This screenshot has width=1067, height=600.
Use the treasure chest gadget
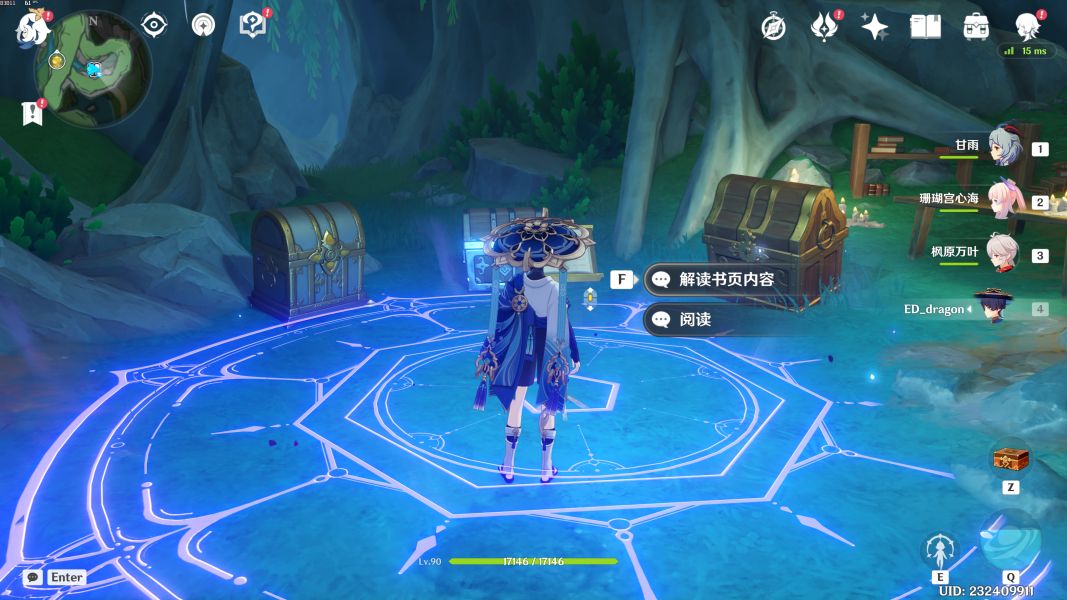point(1010,460)
